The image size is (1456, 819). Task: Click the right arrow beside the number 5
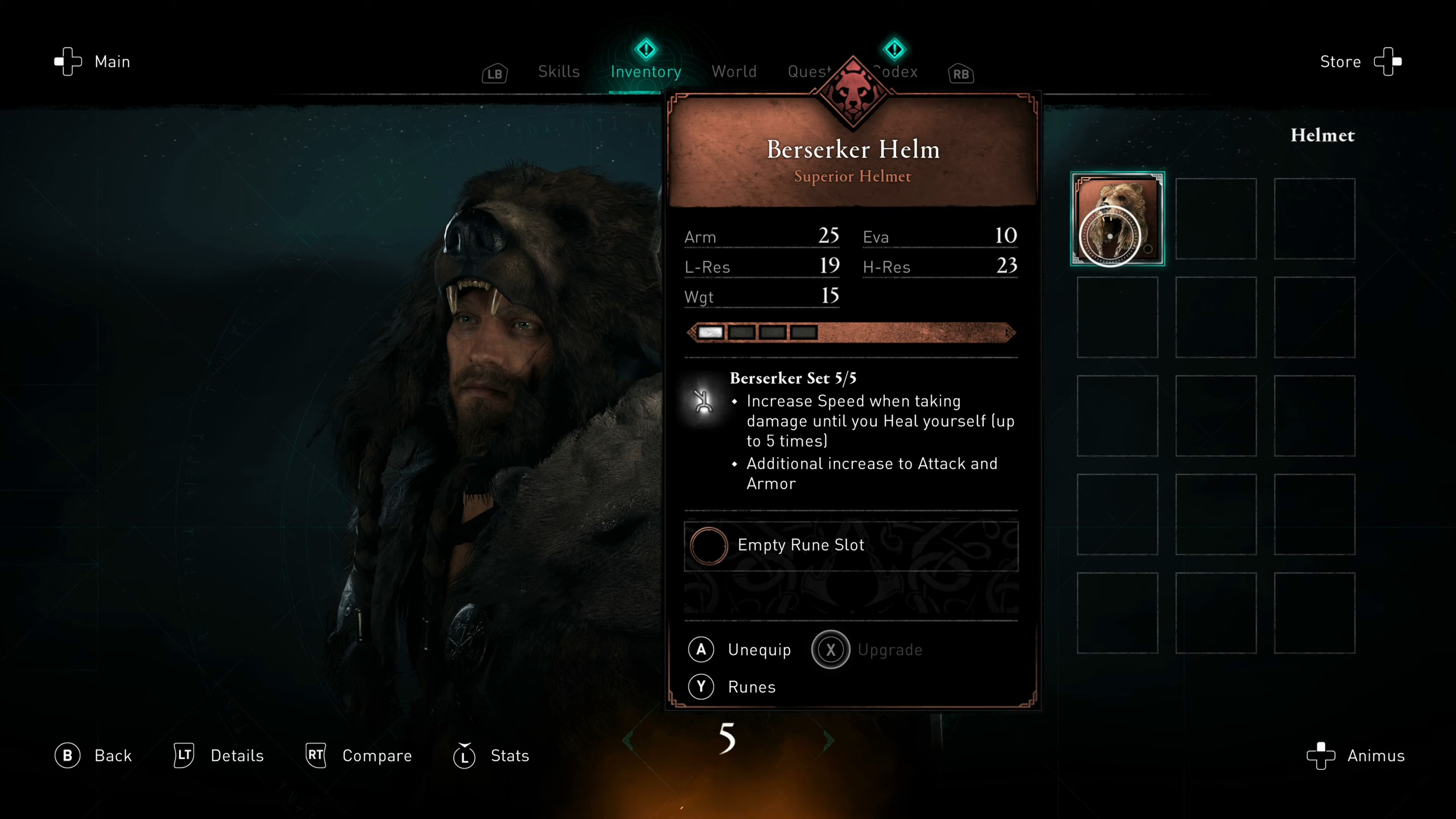click(828, 741)
